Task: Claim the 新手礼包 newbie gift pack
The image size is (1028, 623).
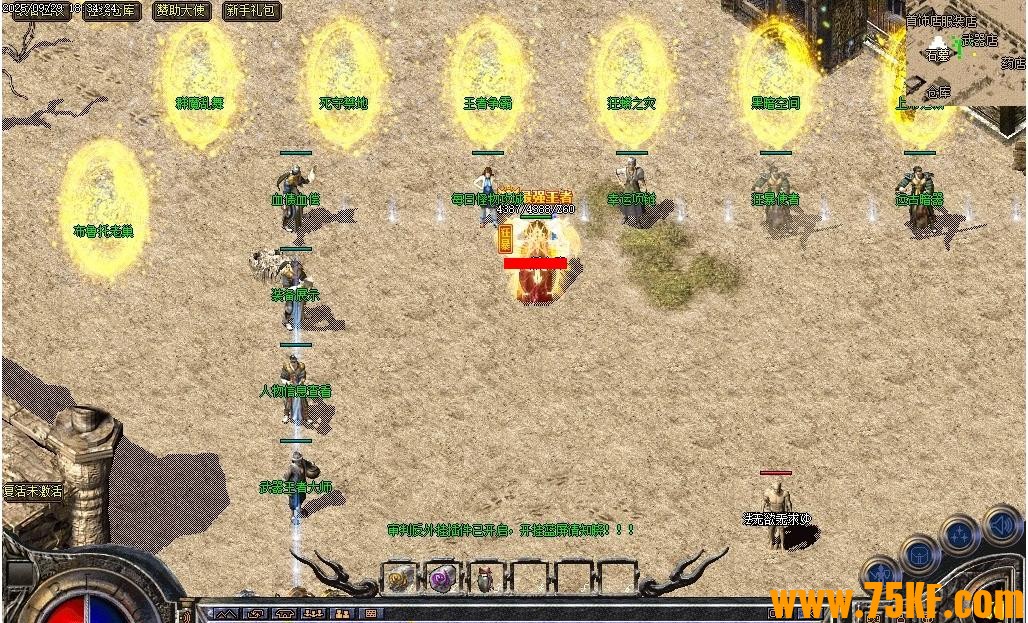Action: tap(251, 11)
